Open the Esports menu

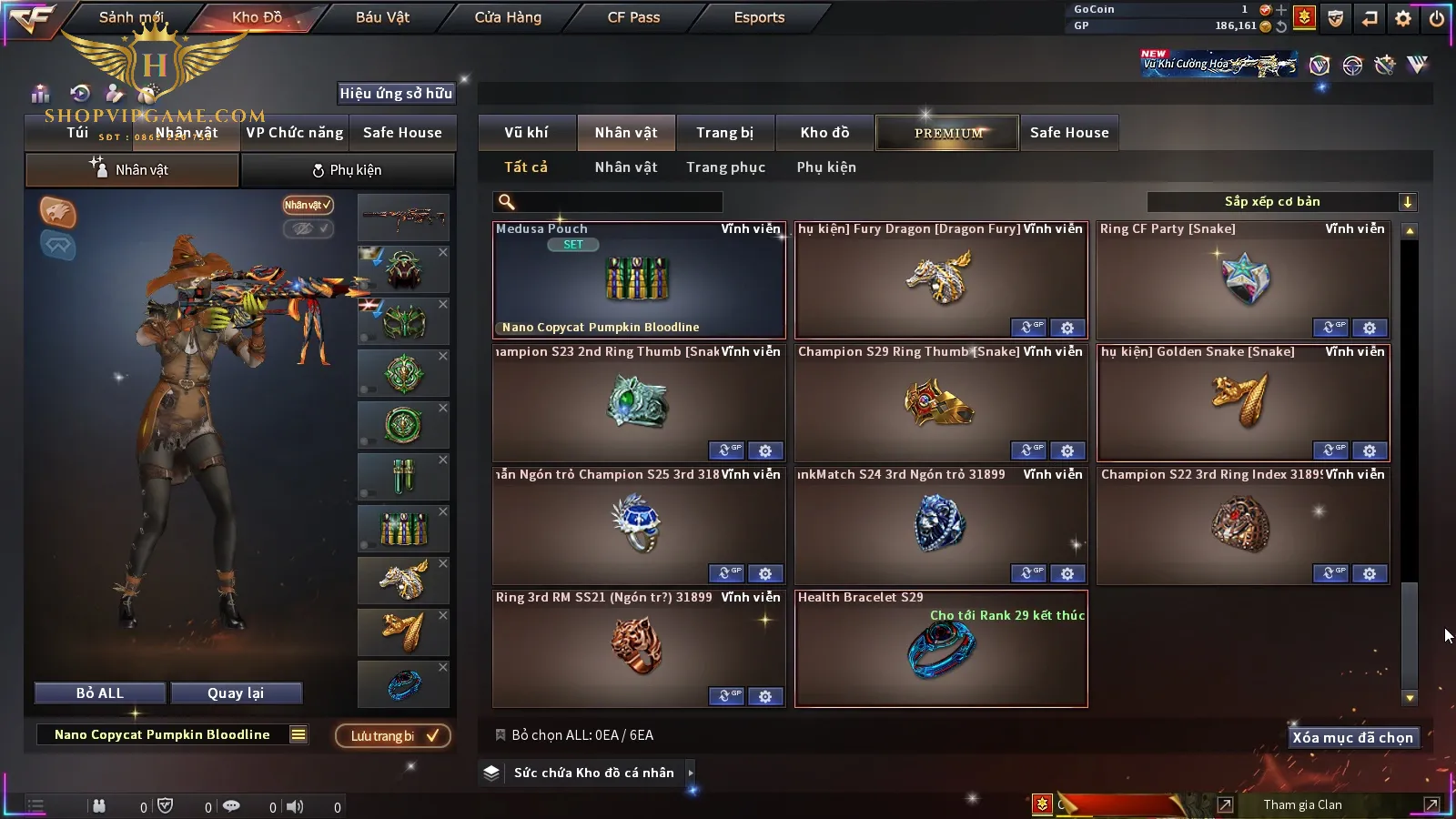(x=759, y=17)
